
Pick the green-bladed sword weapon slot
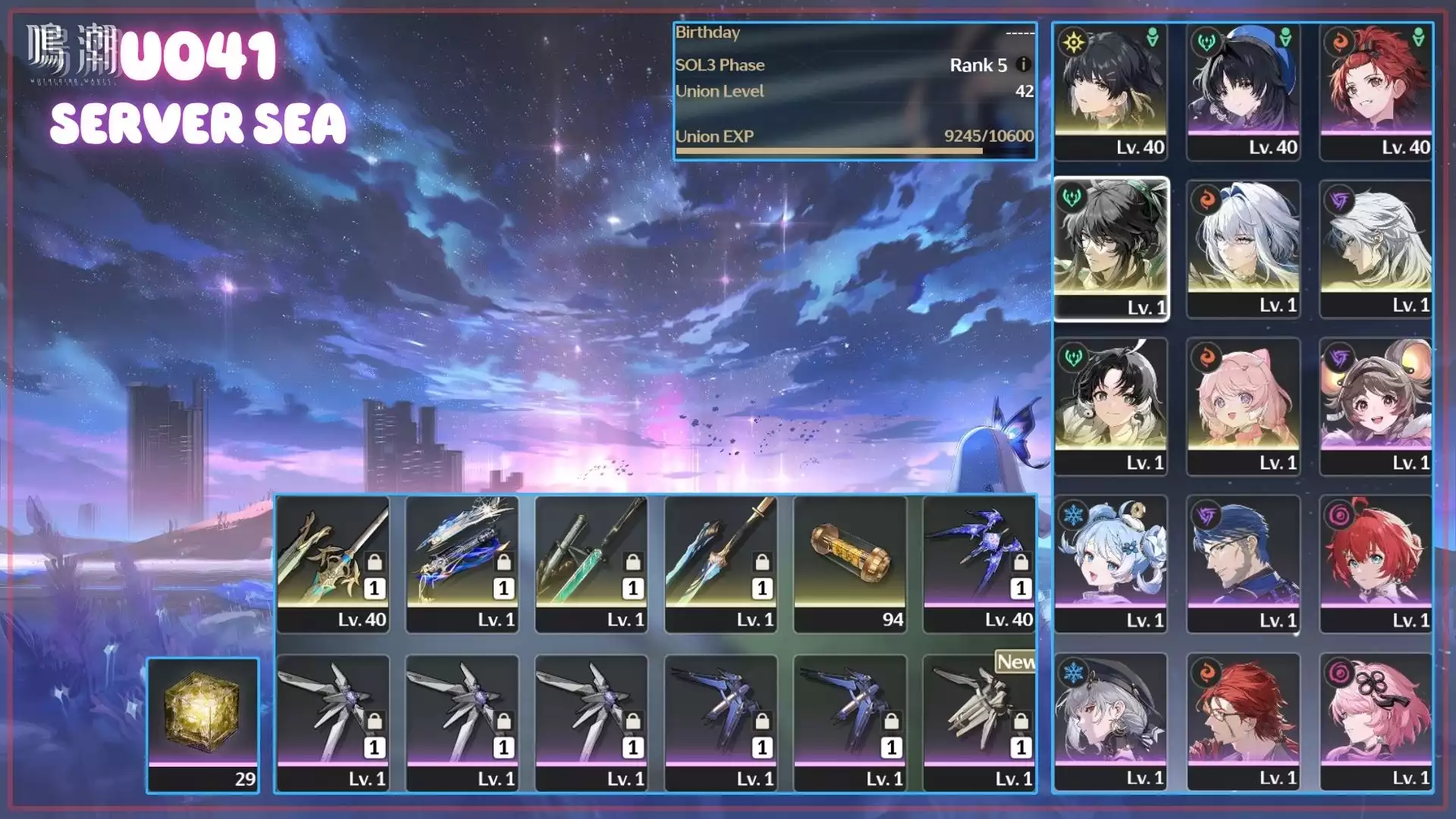(591, 563)
